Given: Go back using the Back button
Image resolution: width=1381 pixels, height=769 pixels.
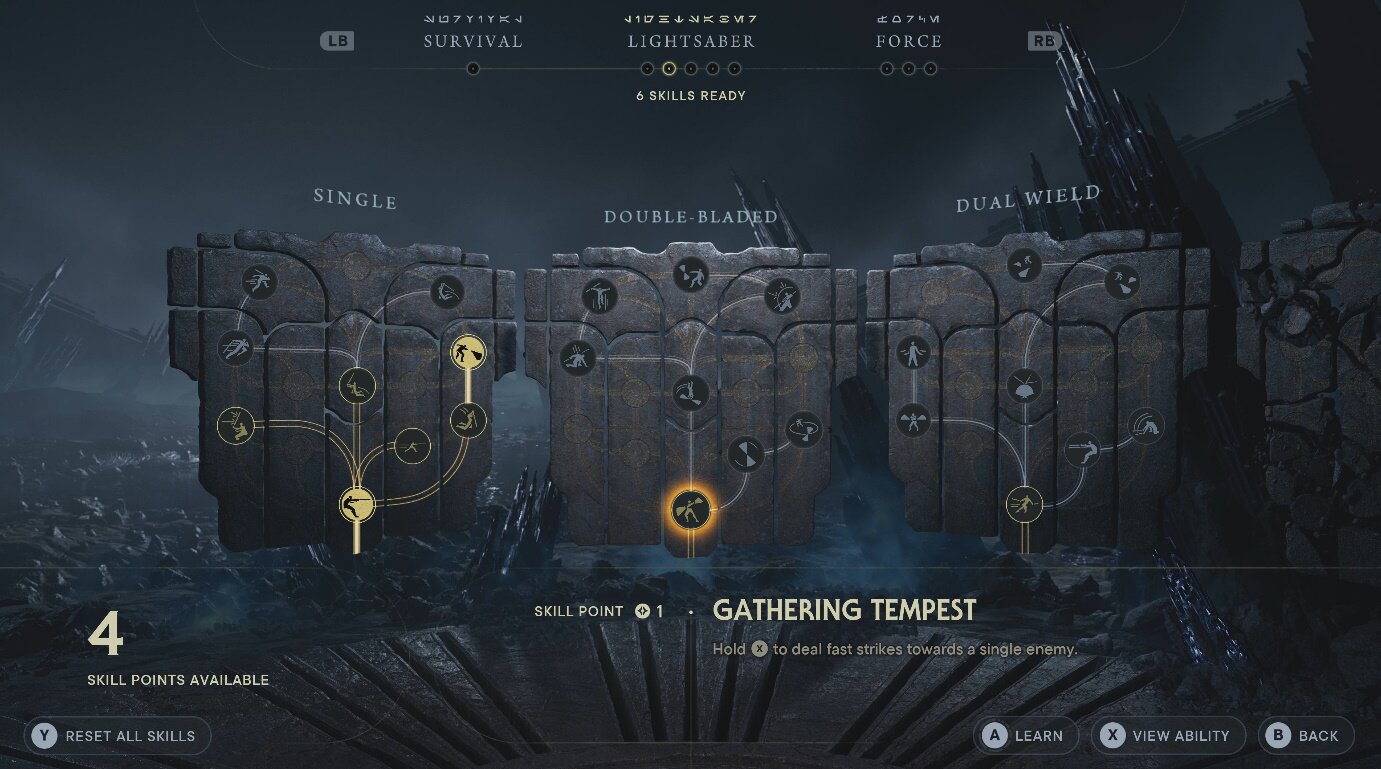Looking at the screenshot, I should pos(1306,736).
